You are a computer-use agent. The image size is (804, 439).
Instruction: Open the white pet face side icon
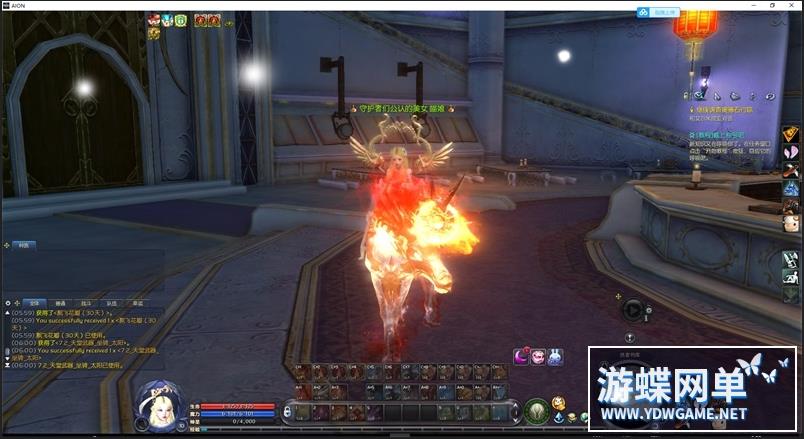click(790, 224)
